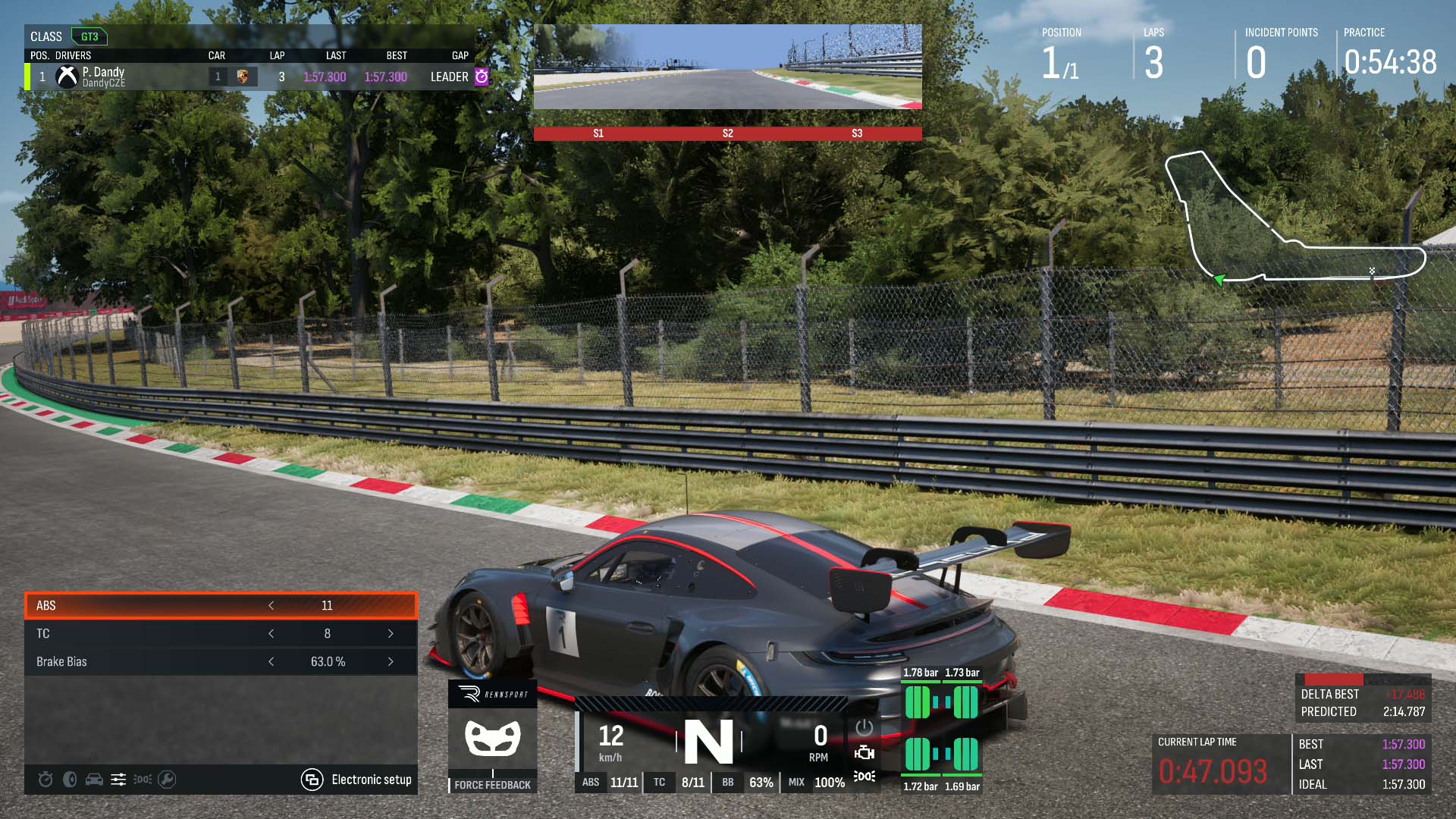Viewport: 1456px width, 819px height.
Task: Switch to the headlights tab
Action: click(x=143, y=780)
